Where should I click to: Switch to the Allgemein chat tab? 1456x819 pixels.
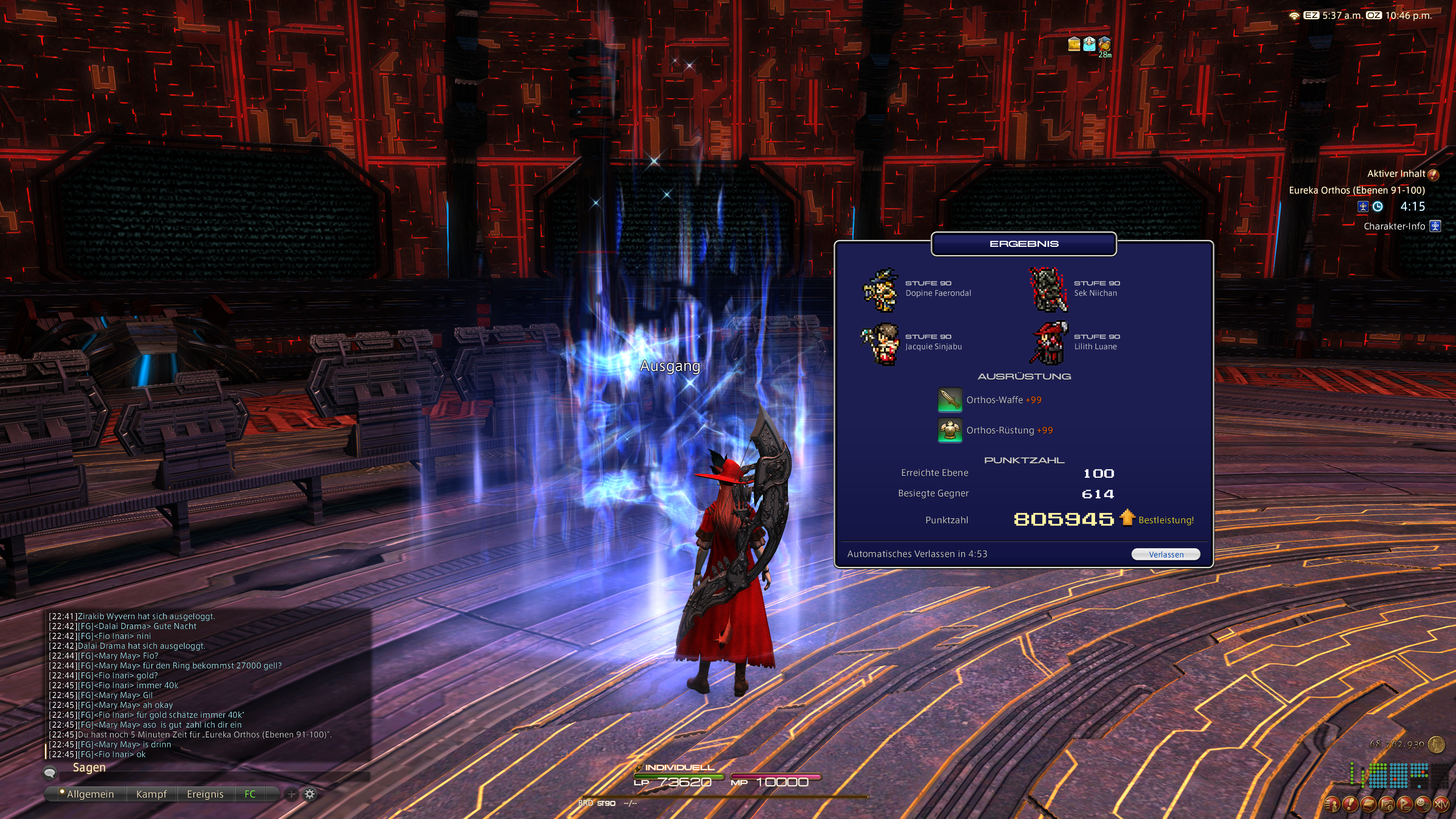[90, 794]
